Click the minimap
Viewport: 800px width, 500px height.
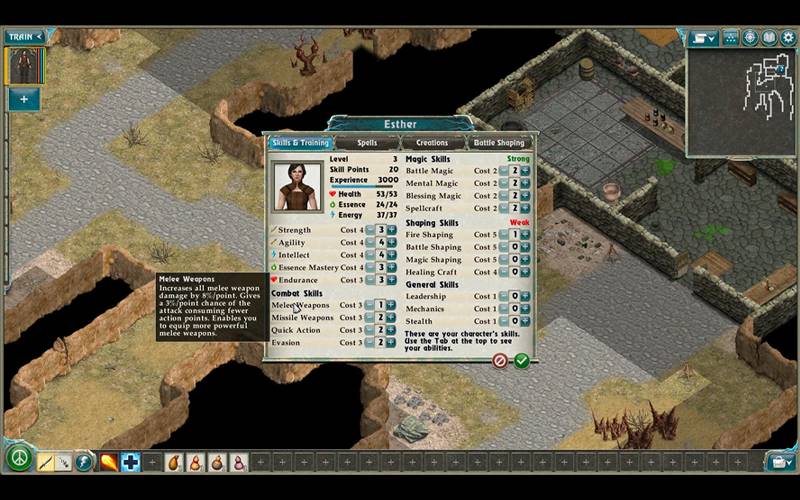coord(740,100)
